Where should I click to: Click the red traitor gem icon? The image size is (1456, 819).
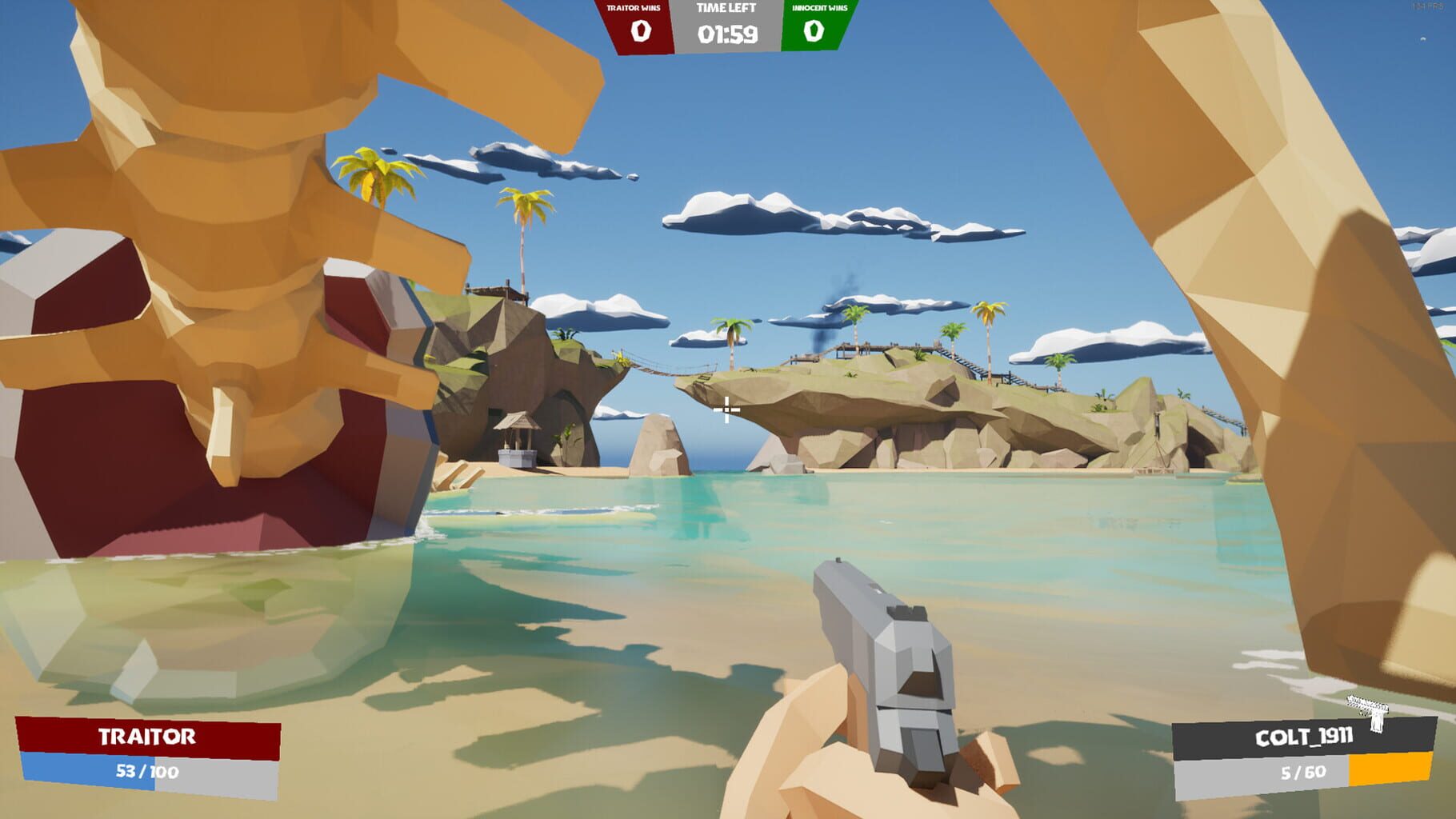[640, 32]
